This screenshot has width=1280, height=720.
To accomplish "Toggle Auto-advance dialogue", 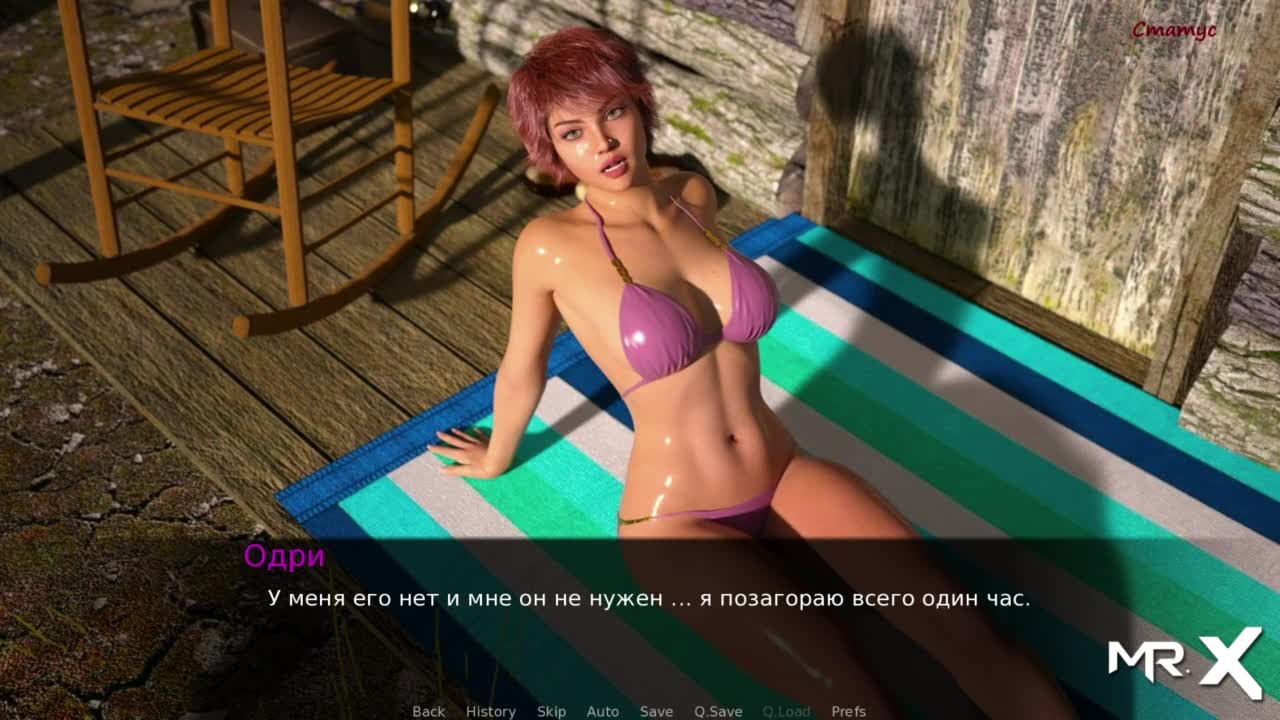I will tap(602, 711).
